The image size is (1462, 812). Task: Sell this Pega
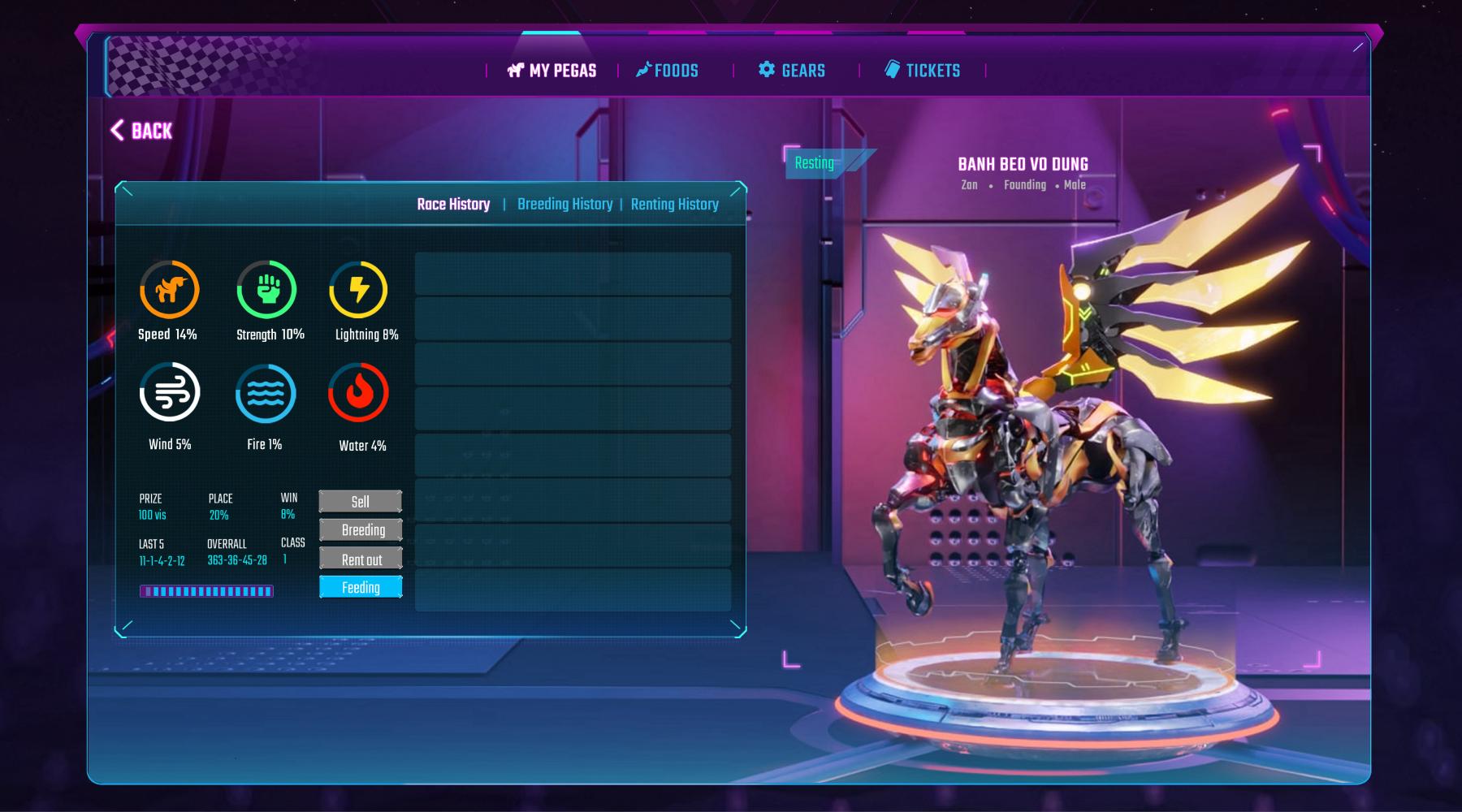pyautogui.click(x=361, y=502)
